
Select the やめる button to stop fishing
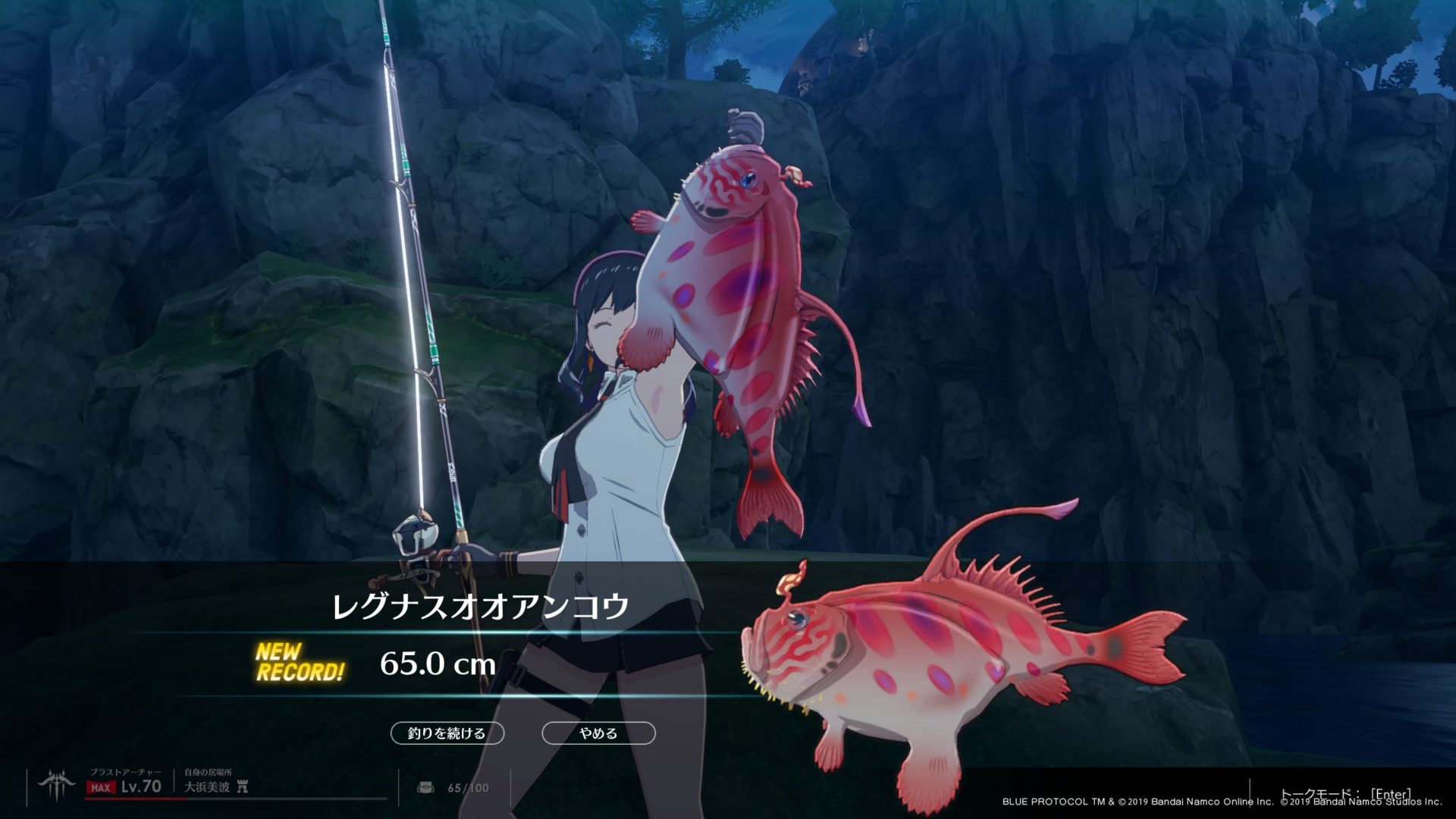(598, 733)
